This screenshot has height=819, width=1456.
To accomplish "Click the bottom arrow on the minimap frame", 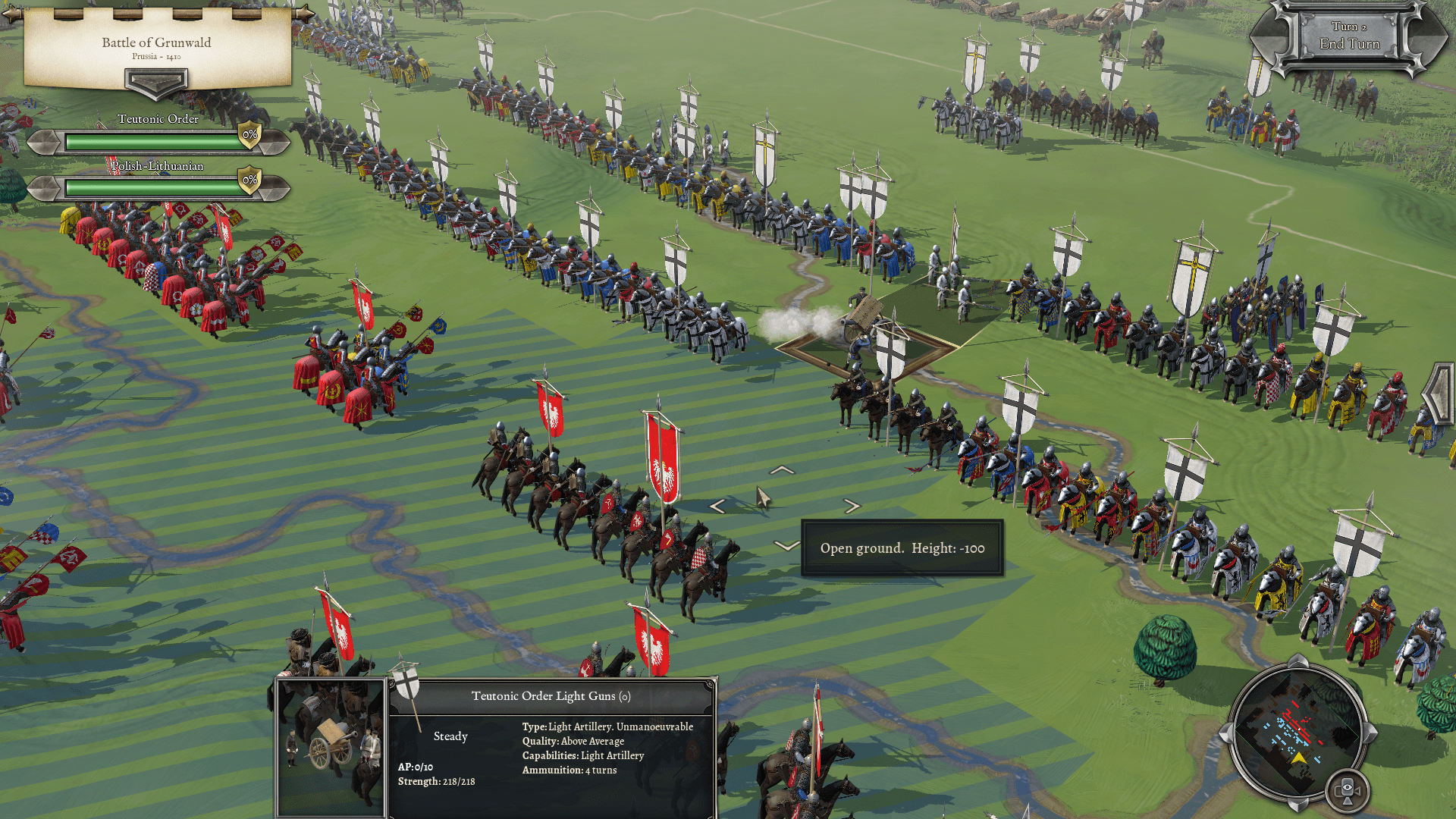I will tap(1298, 805).
